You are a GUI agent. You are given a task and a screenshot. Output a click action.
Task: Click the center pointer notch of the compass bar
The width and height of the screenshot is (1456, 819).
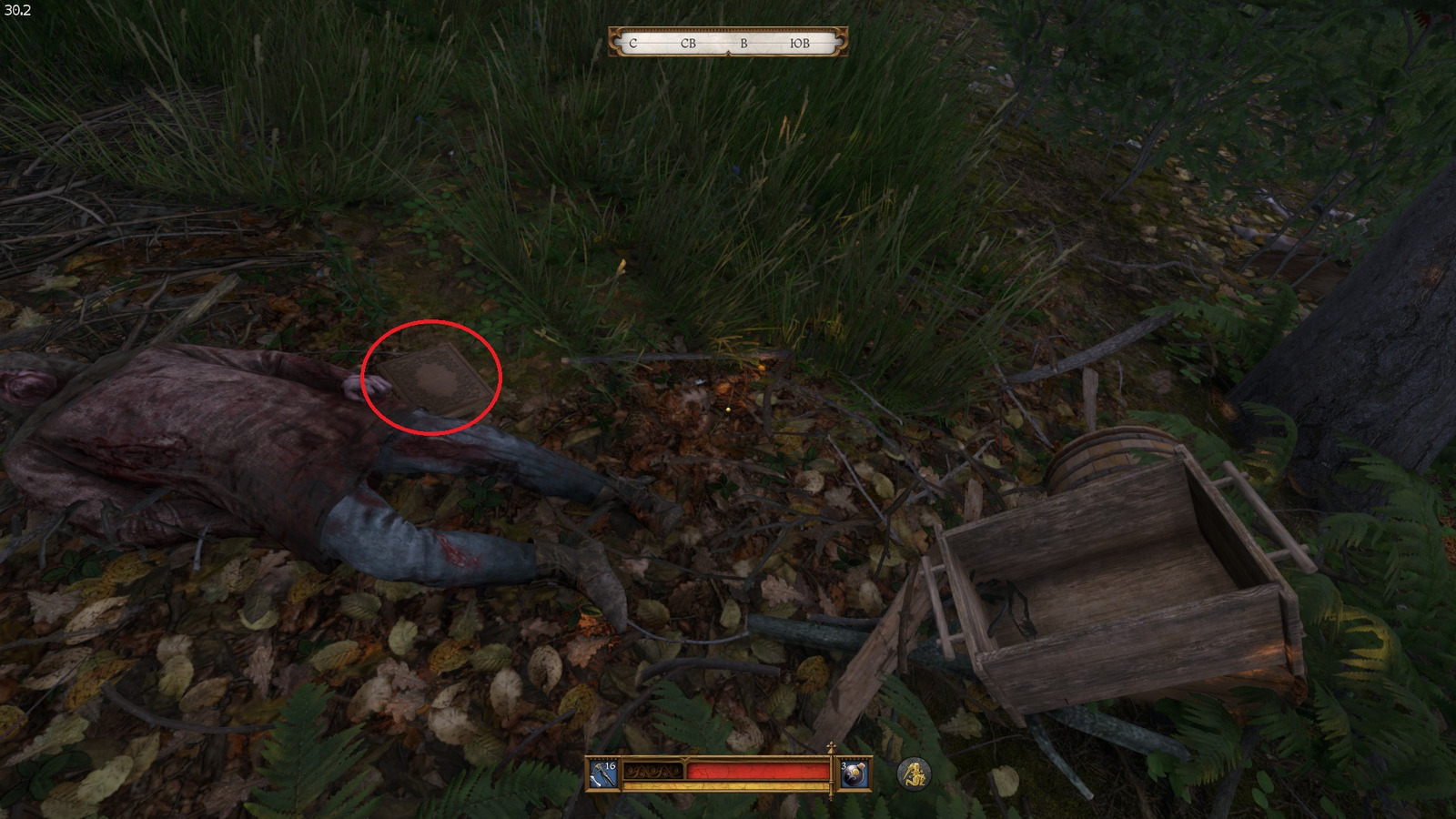coord(727,53)
